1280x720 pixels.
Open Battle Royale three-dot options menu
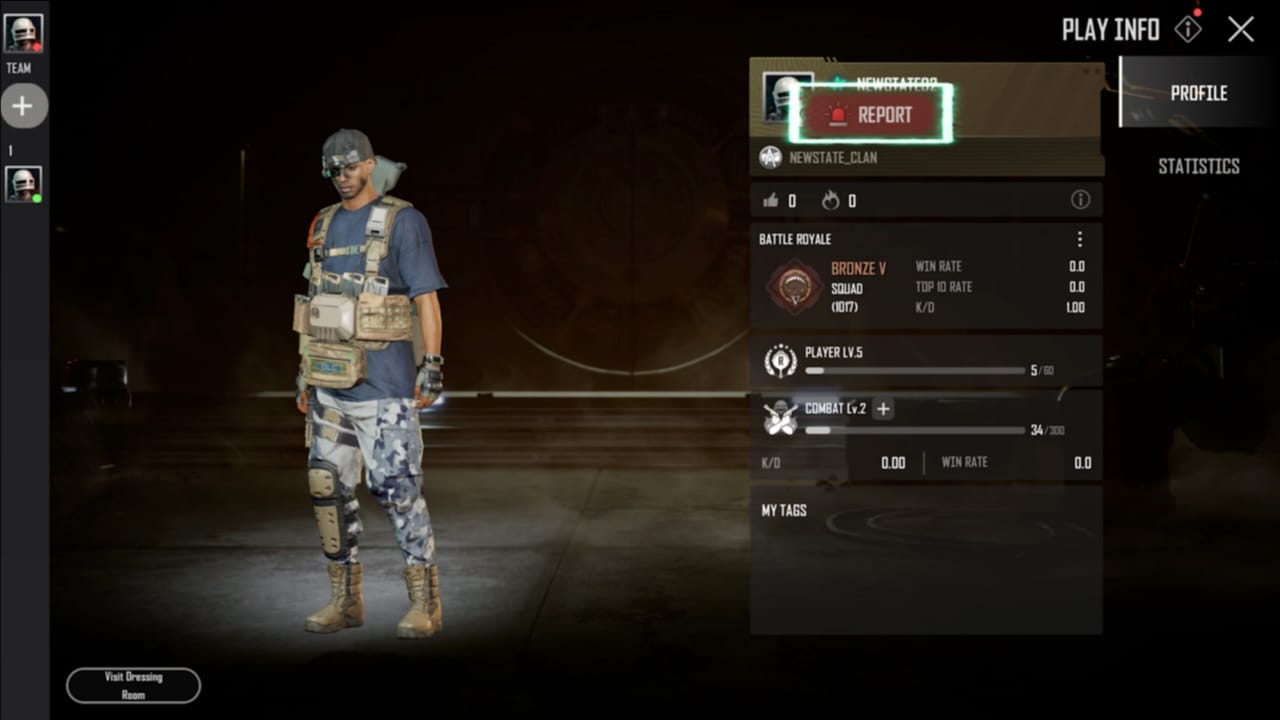(x=1080, y=240)
